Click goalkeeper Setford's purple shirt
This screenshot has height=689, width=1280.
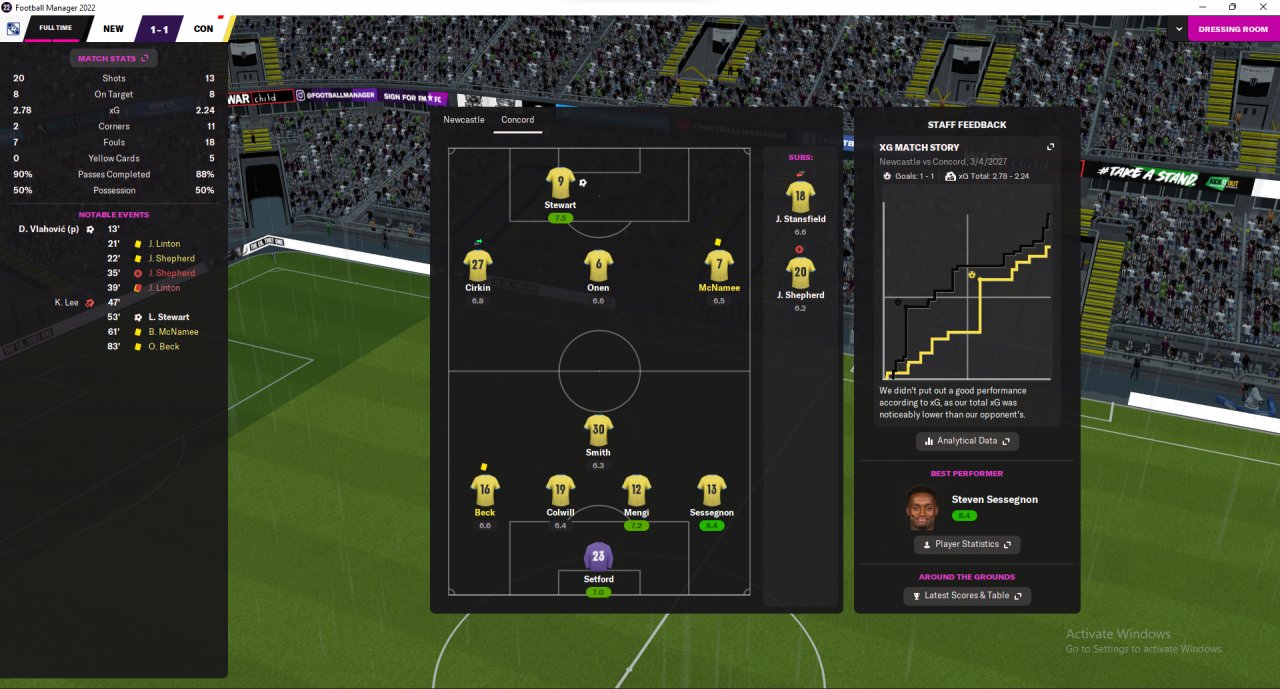(x=598, y=558)
